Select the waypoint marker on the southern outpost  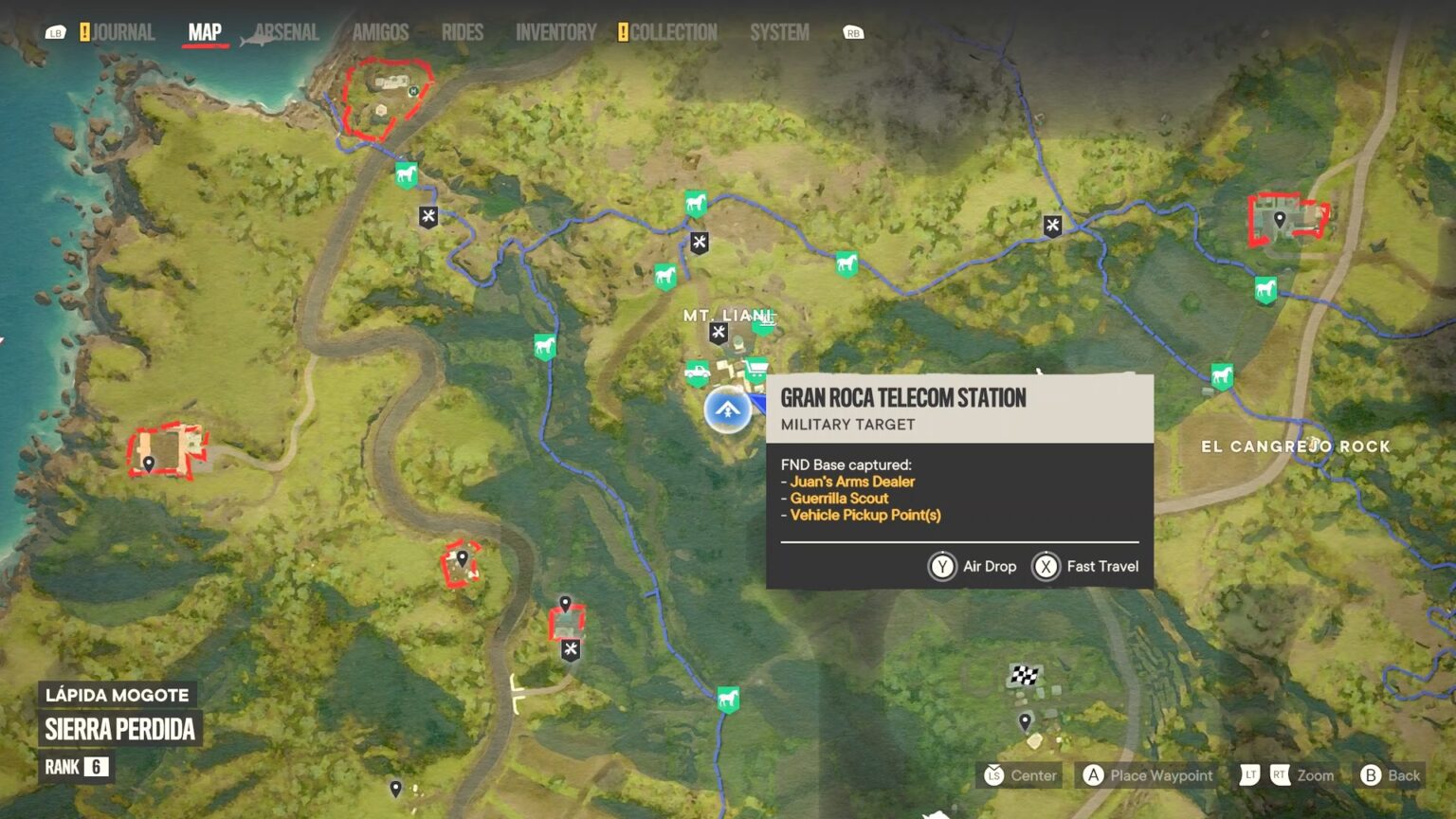(x=566, y=604)
